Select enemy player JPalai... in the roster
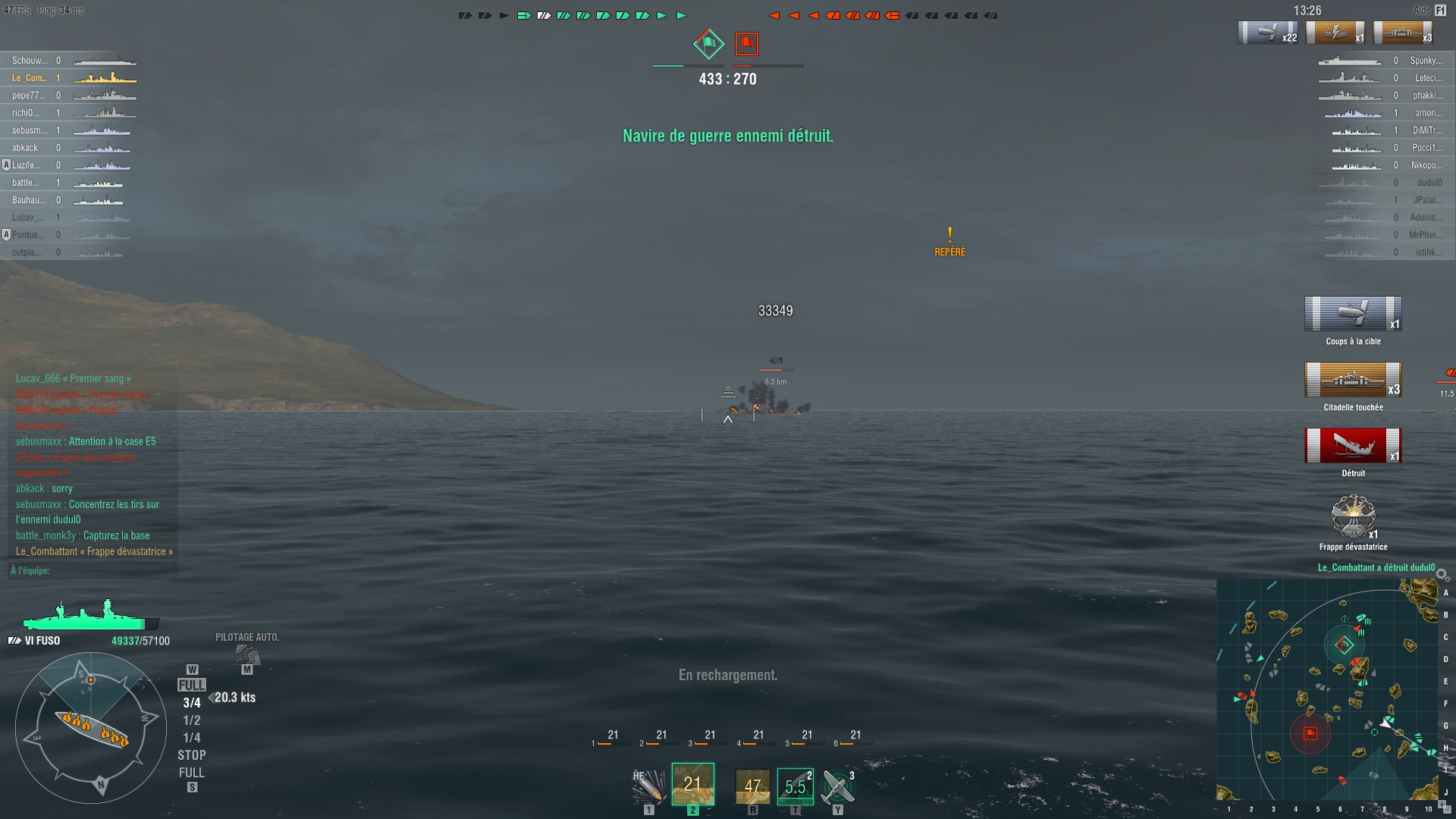The height and width of the screenshot is (819, 1456). pyautogui.click(x=1427, y=200)
